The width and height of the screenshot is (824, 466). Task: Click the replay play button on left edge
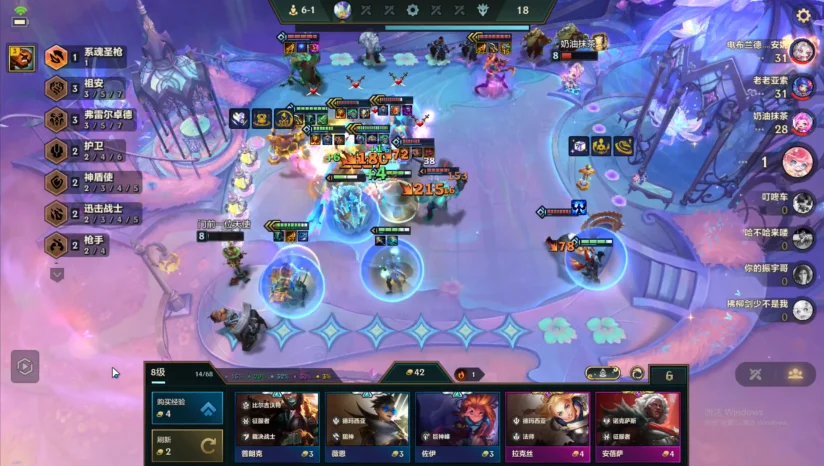pyautogui.click(x=25, y=366)
